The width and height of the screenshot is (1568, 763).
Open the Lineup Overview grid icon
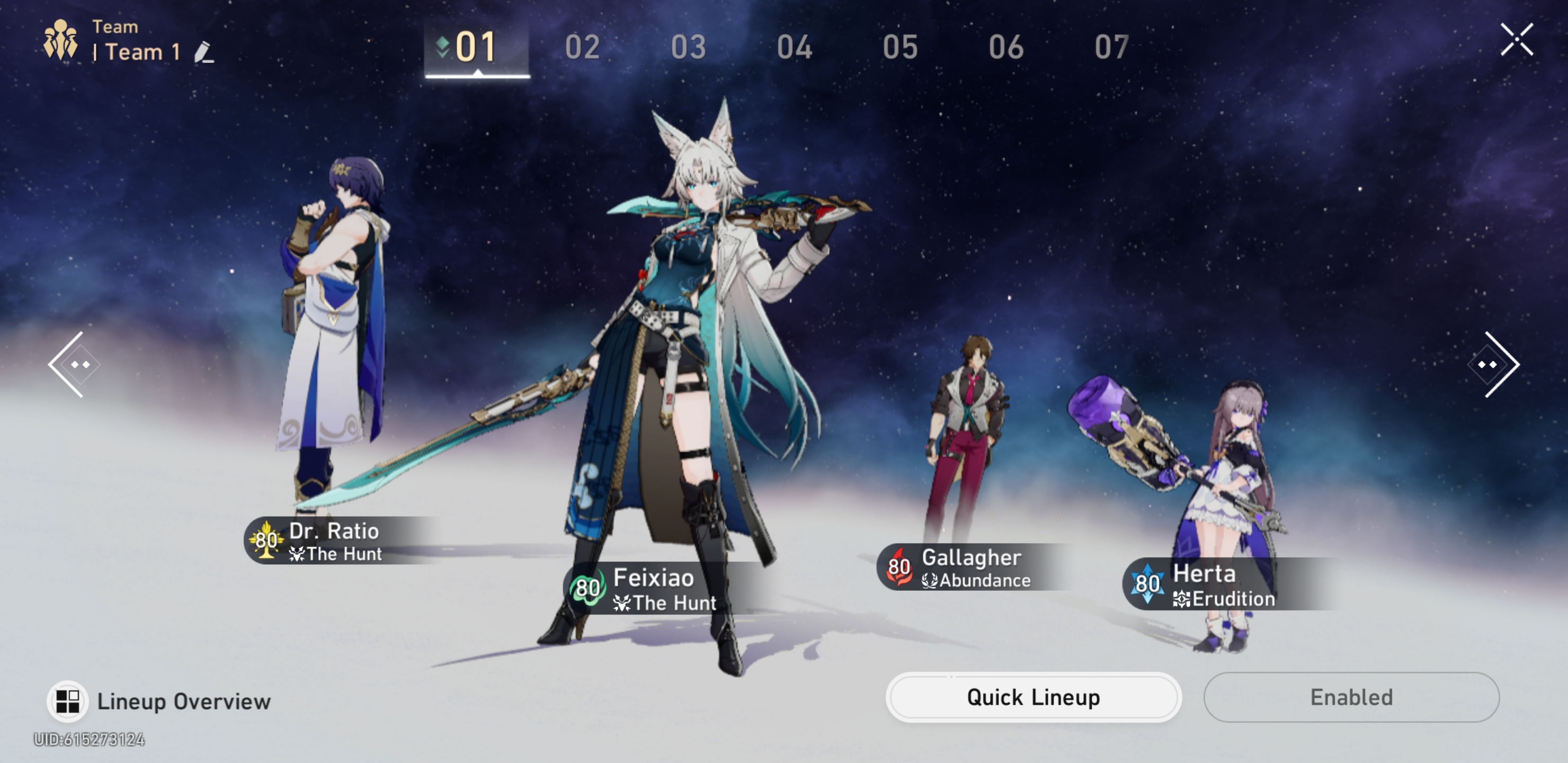pyautogui.click(x=69, y=700)
